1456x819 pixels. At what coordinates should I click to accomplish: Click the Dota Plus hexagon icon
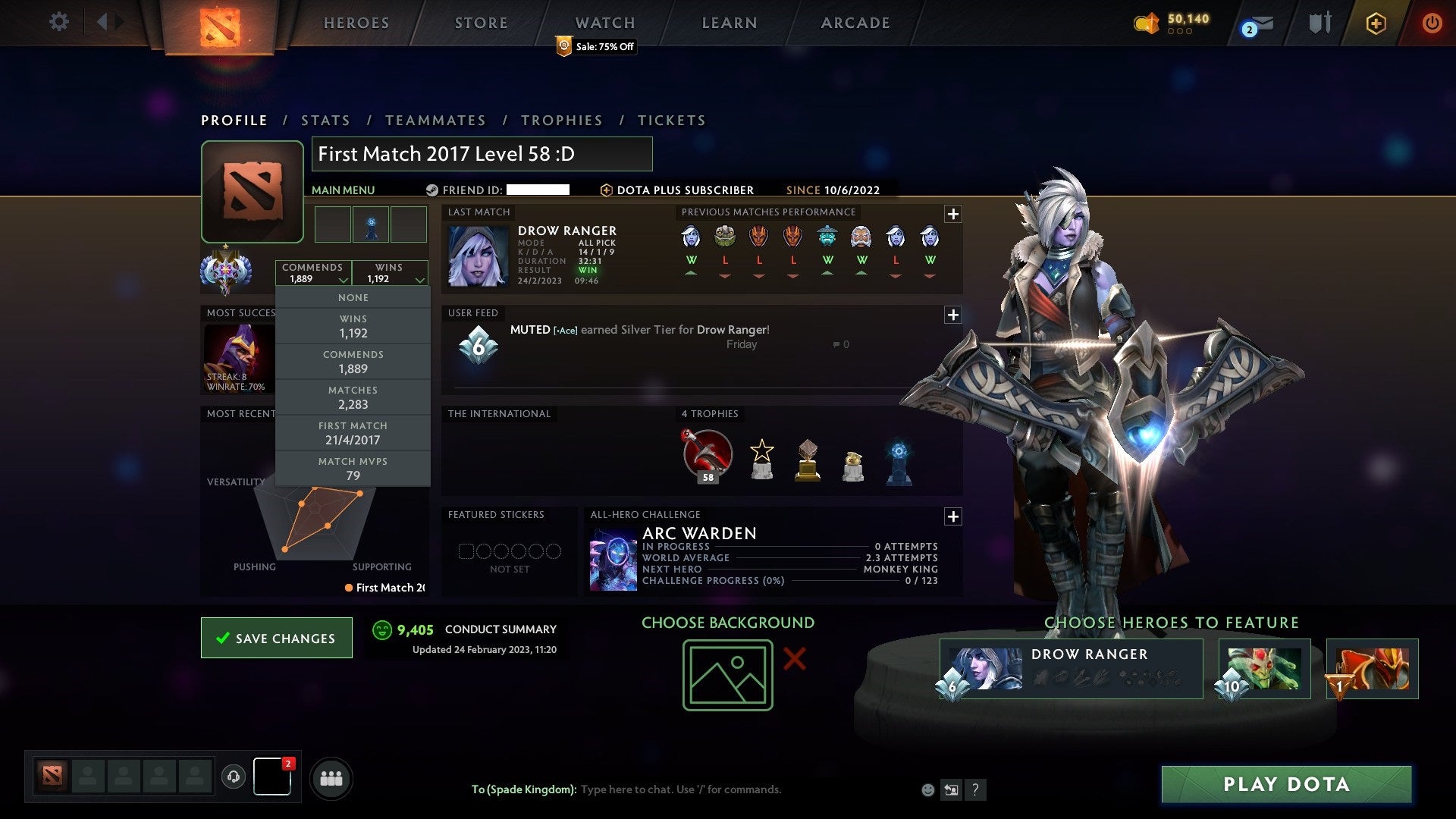tap(1376, 23)
